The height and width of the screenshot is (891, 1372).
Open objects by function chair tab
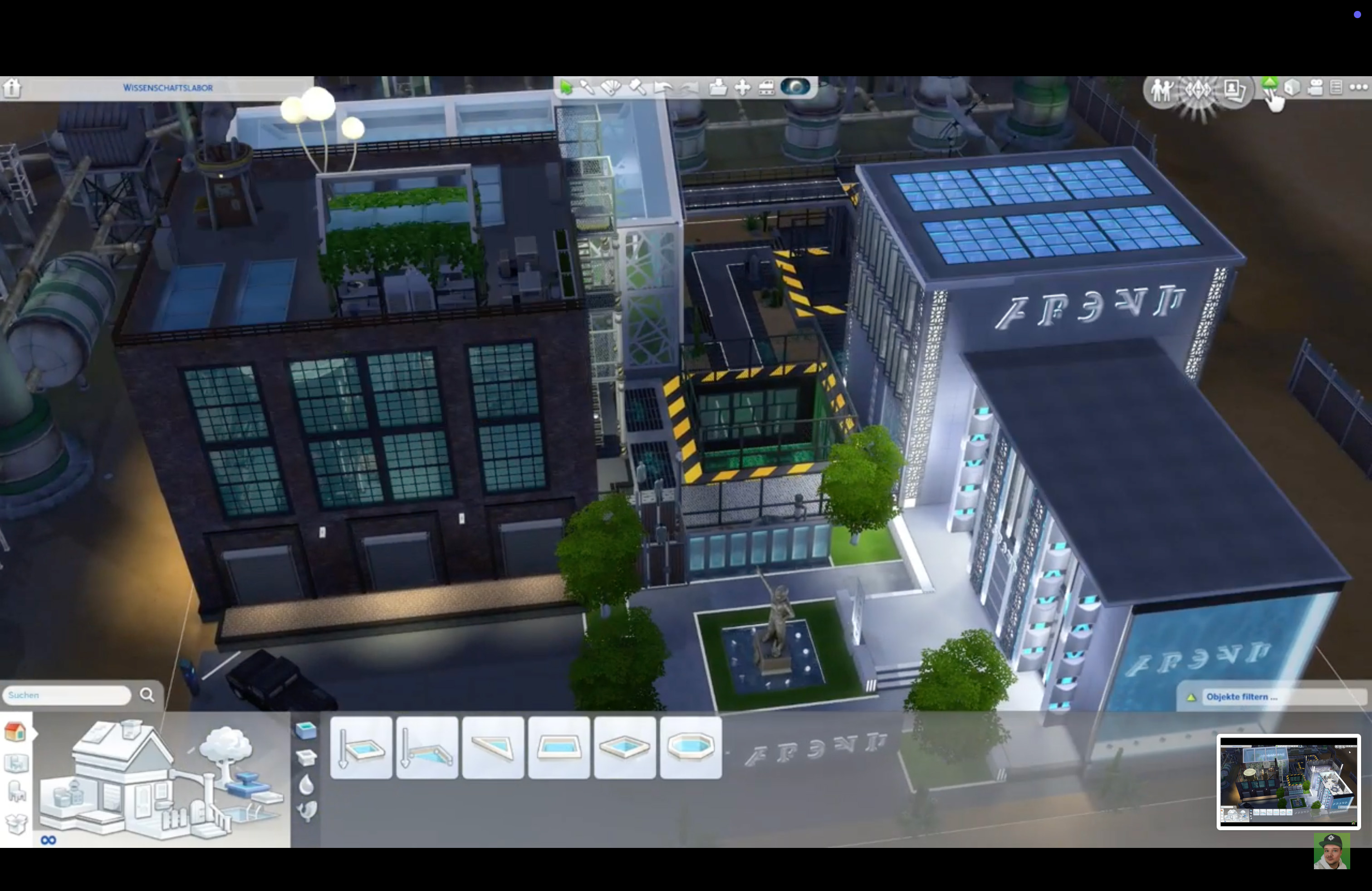[x=16, y=792]
